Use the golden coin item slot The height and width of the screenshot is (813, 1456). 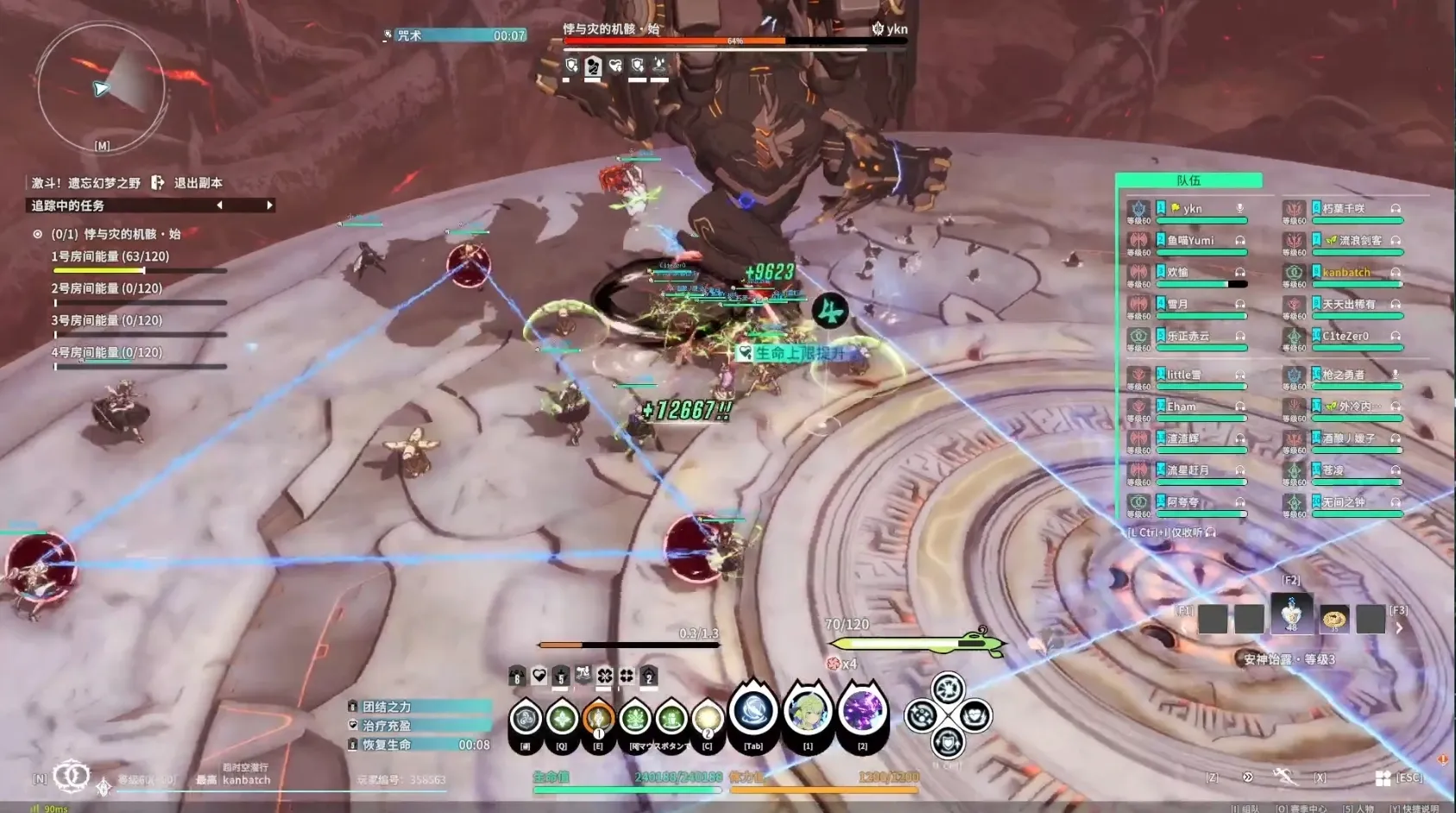pos(1334,618)
